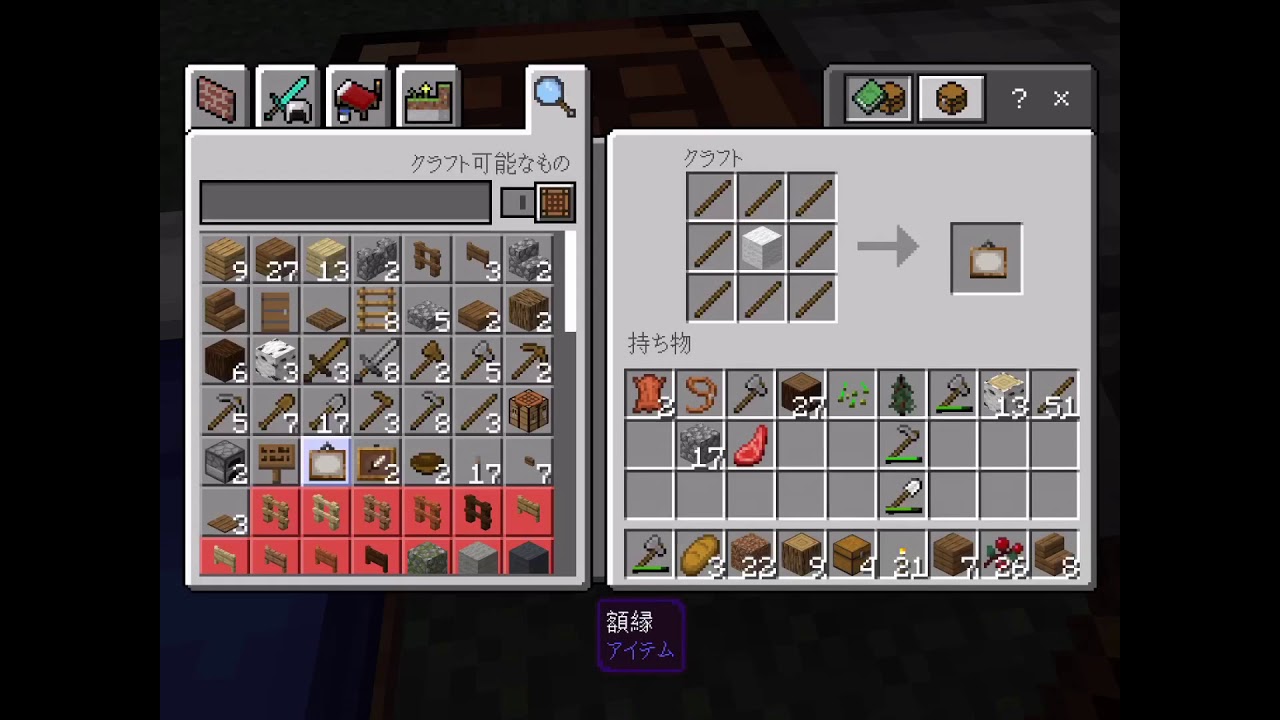Open the items tab with red bed icon
The height and width of the screenshot is (720, 1280).
point(357,97)
